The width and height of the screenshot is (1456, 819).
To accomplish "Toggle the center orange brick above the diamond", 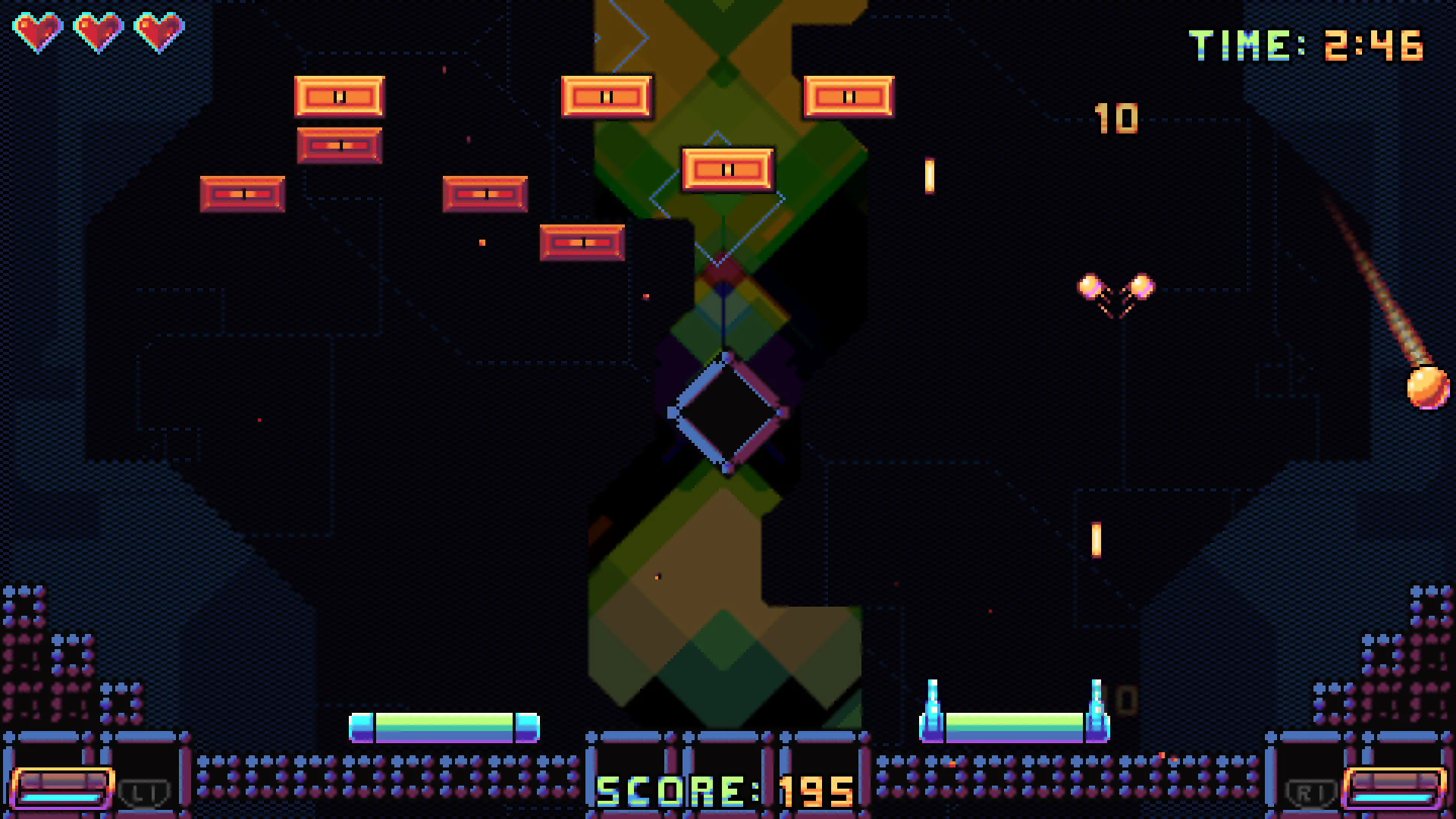I will click(x=726, y=169).
